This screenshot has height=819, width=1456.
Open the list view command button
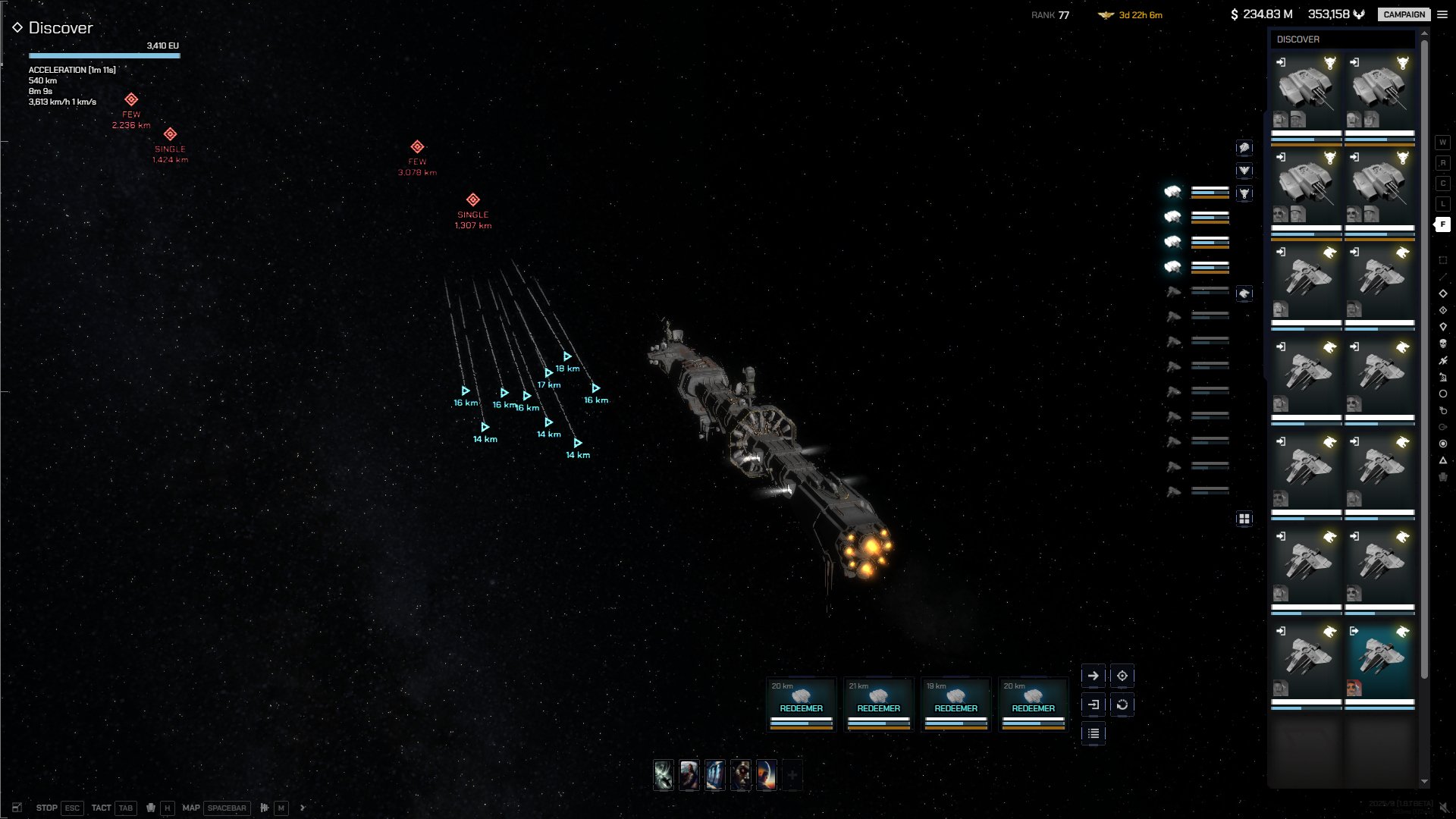(x=1093, y=733)
